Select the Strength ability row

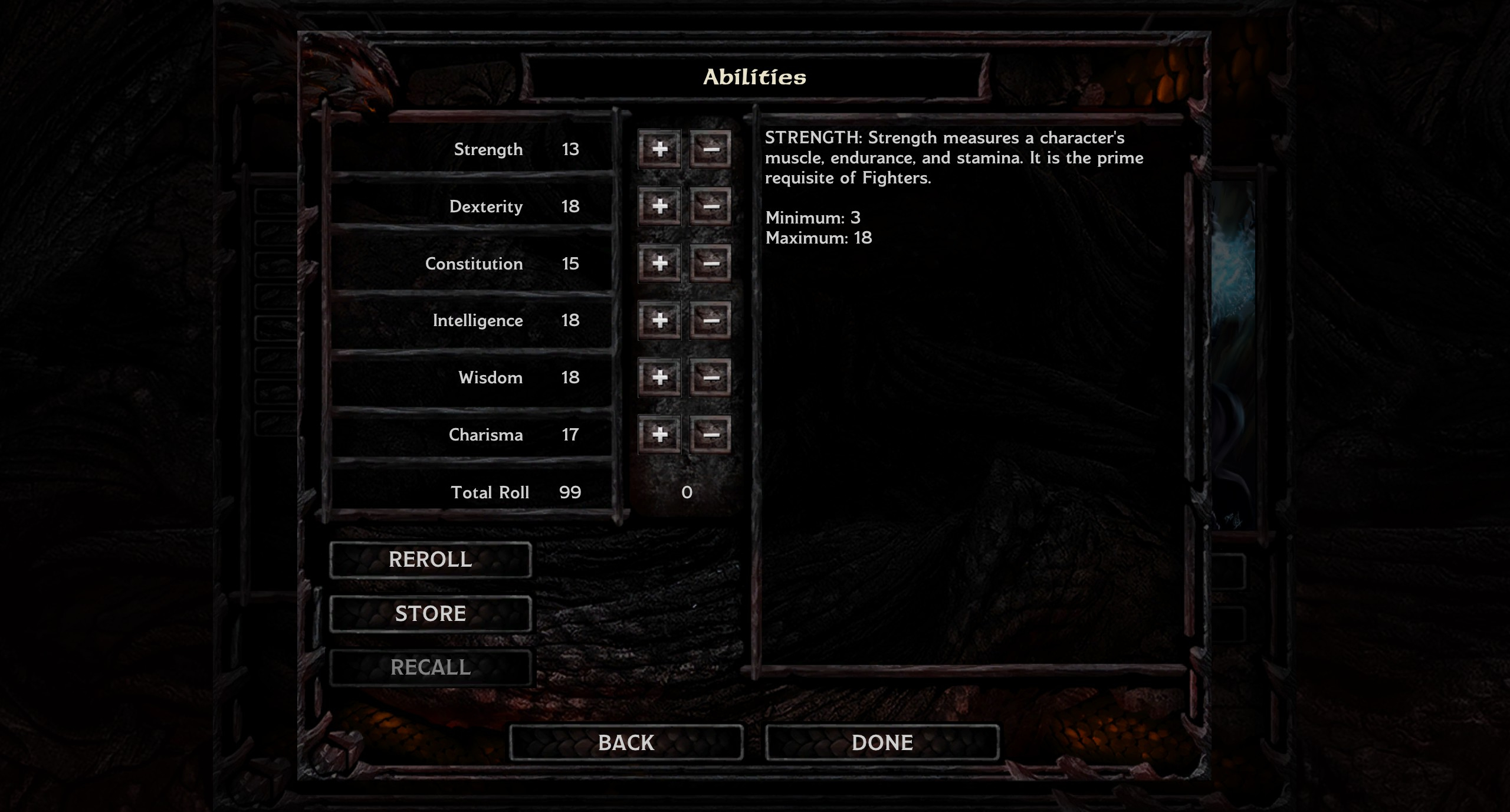pyautogui.click(x=472, y=149)
